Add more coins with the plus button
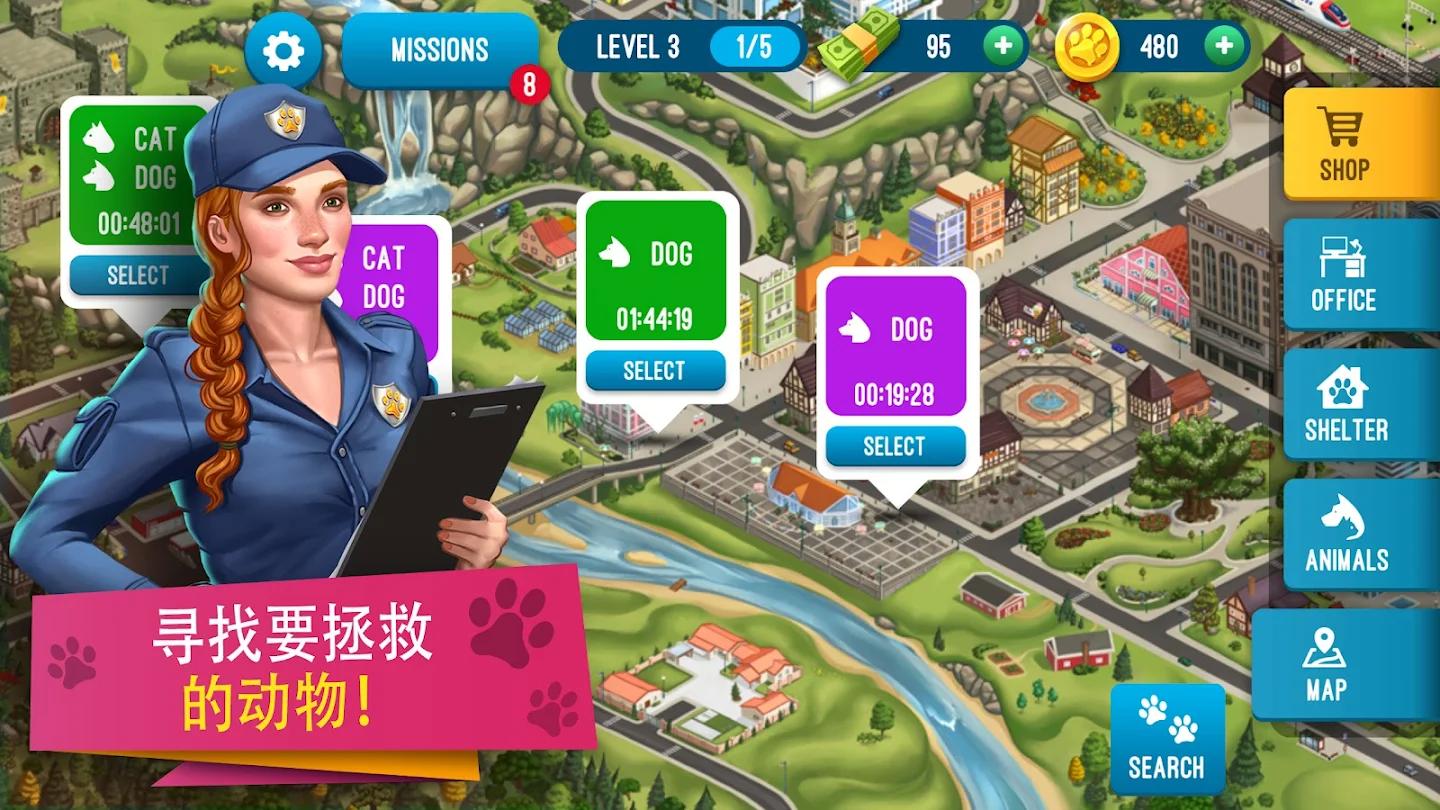Screen dimensions: 1440x810 click(1225, 46)
